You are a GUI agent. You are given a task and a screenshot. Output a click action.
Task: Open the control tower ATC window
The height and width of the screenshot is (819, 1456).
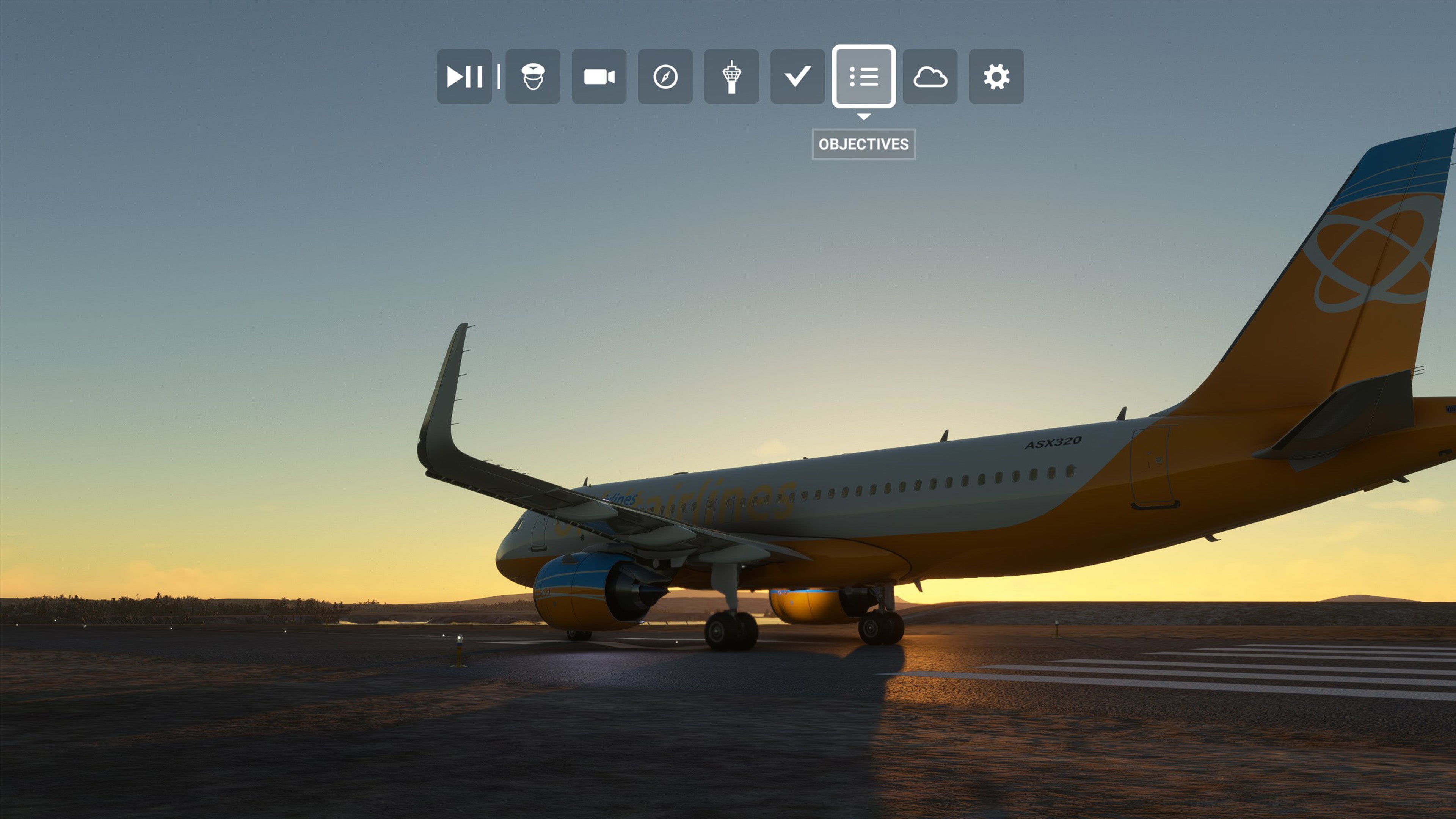tap(731, 76)
